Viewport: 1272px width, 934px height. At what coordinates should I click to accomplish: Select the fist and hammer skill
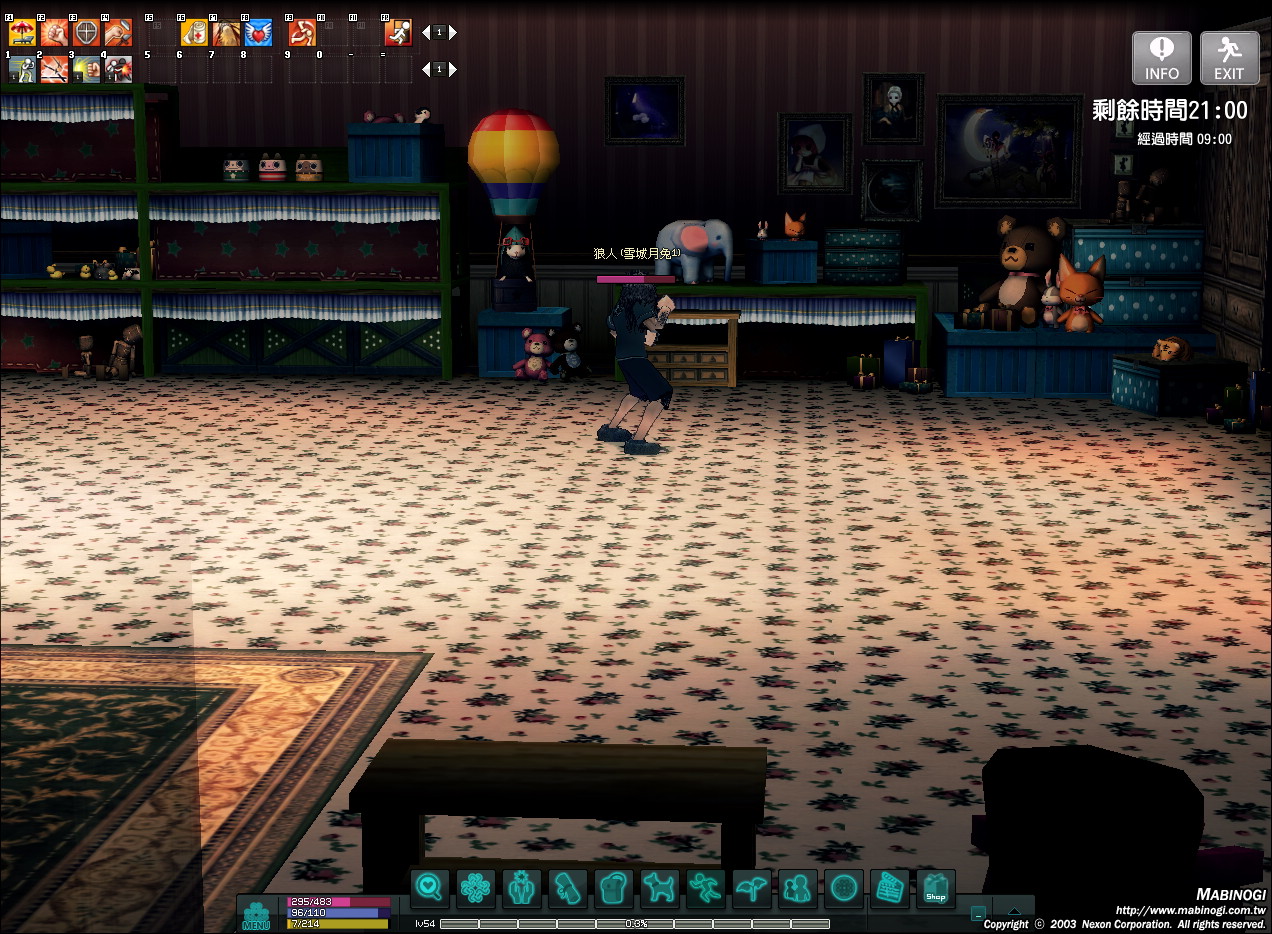click(x=118, y=33)
